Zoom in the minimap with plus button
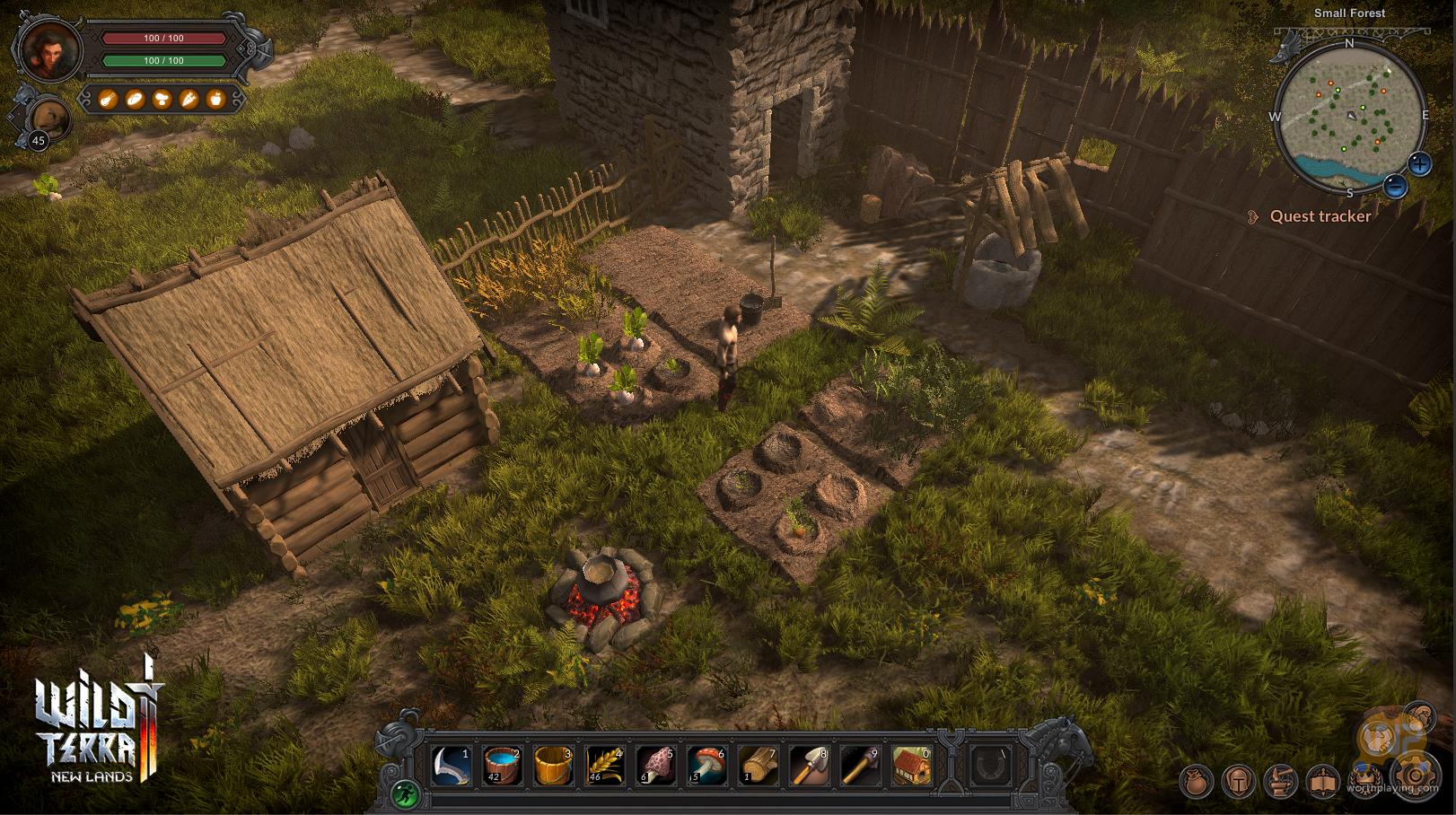This screenshot has width=1456, height=815. [1419, 163]
